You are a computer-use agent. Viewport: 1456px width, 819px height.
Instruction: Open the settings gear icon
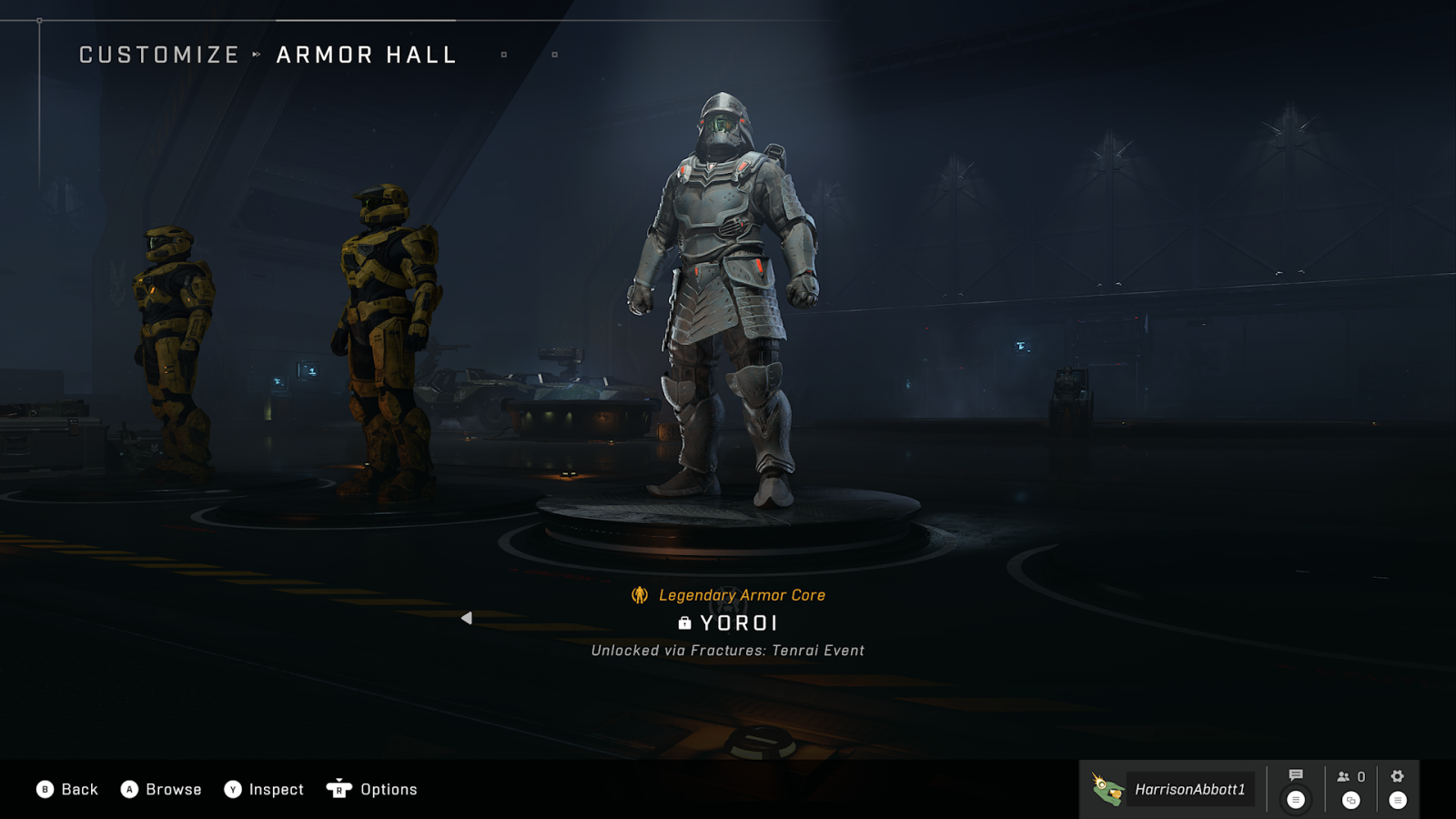1398,776
